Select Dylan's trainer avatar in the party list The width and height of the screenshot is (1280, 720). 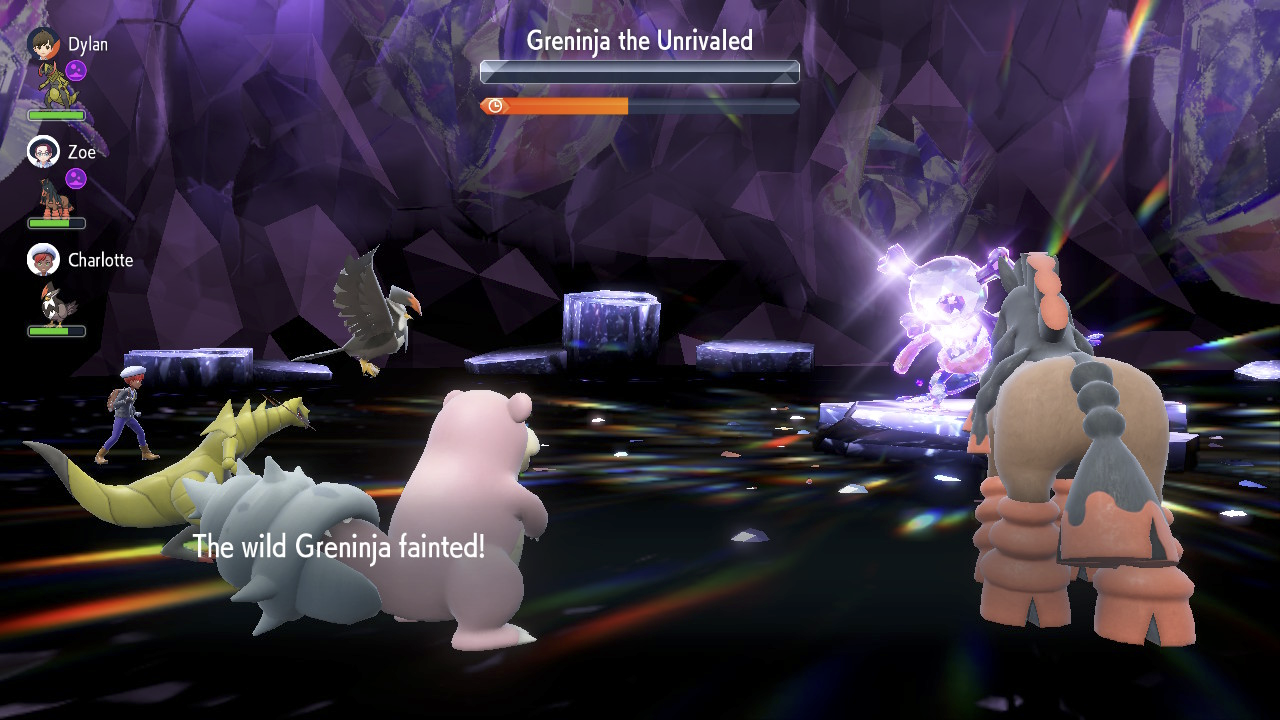(x=43, y=44)
